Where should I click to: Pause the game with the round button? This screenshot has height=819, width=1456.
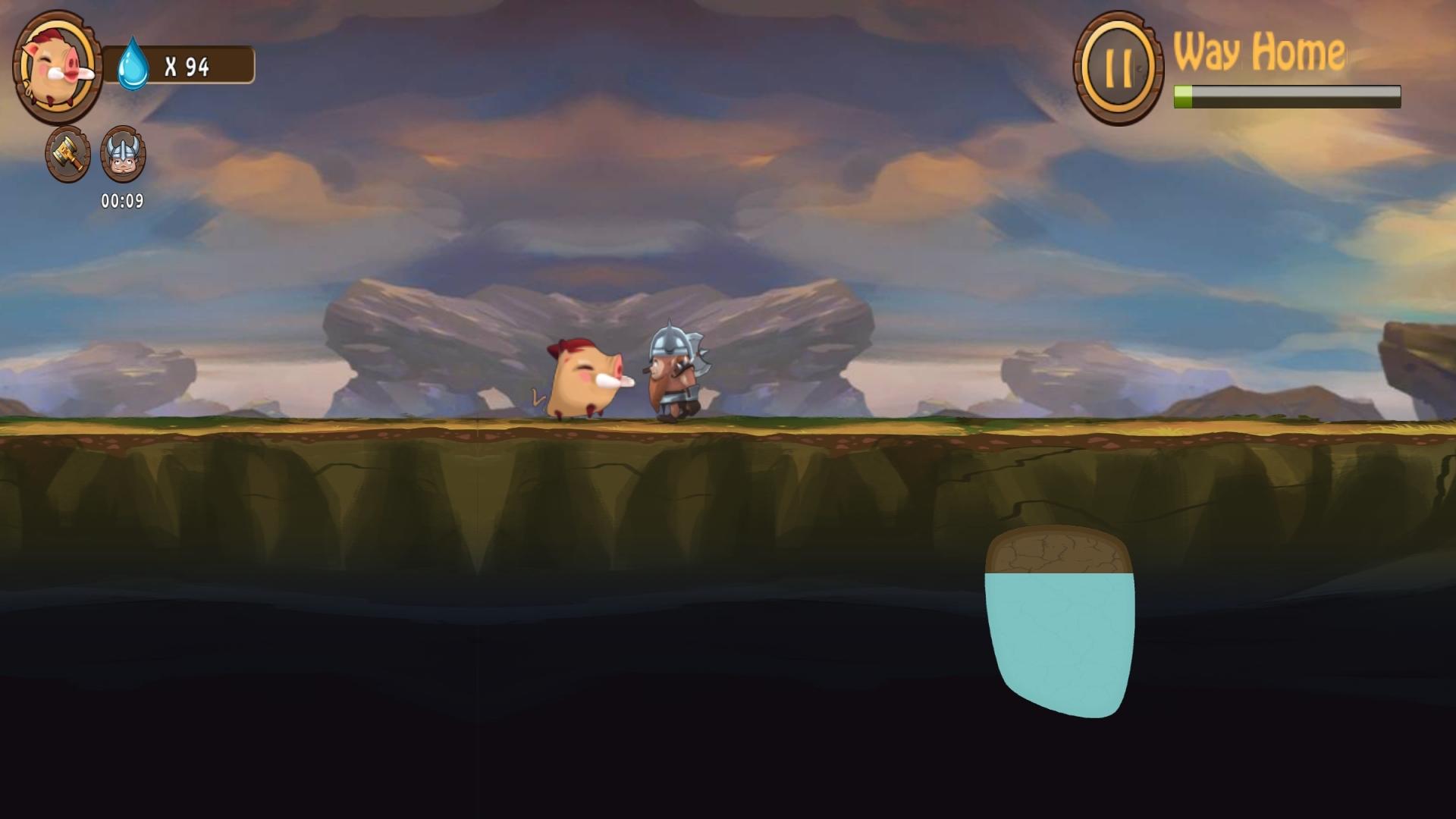click(x=1117, y=67)
